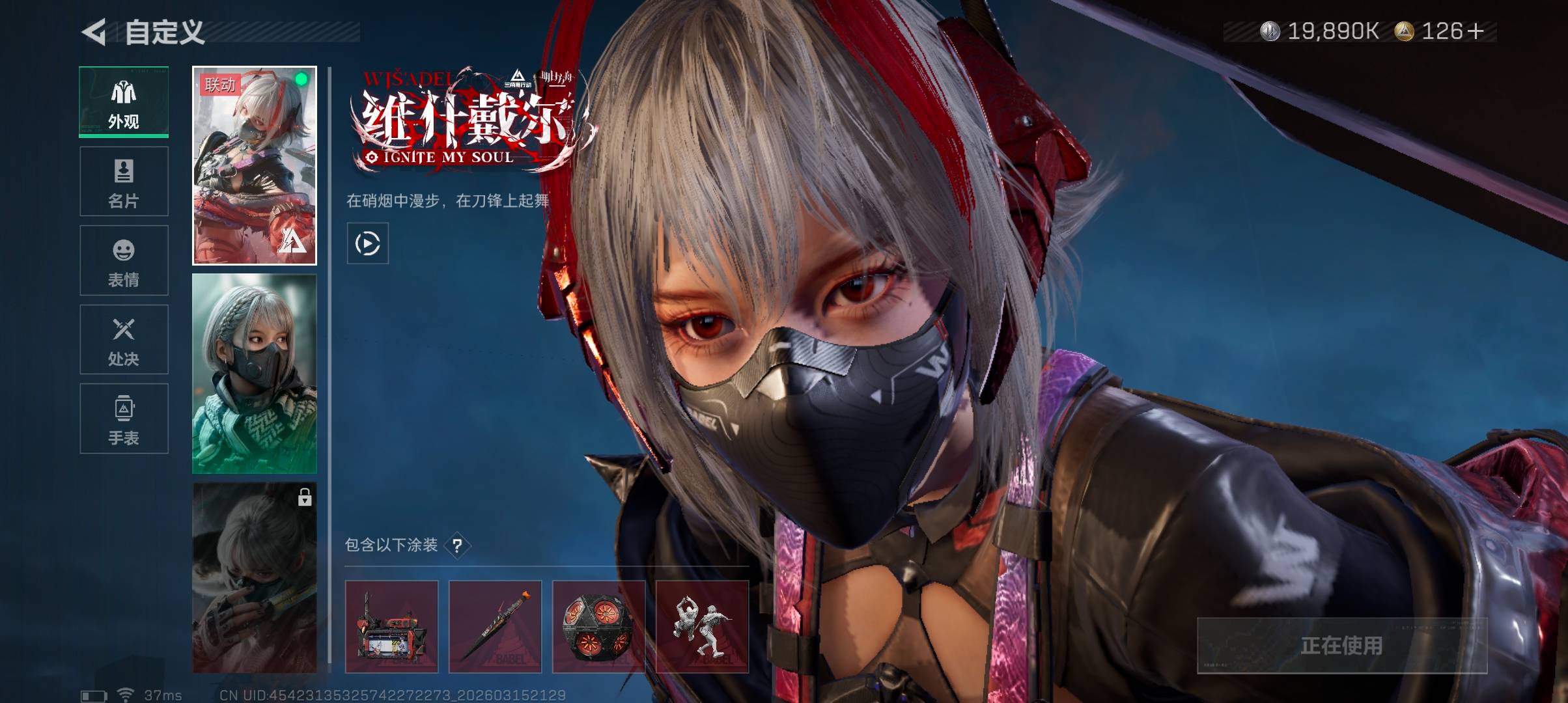1568x703 pixels.
Task: Choose the teal knit sweater skin thumbnail
Action: 255,374
